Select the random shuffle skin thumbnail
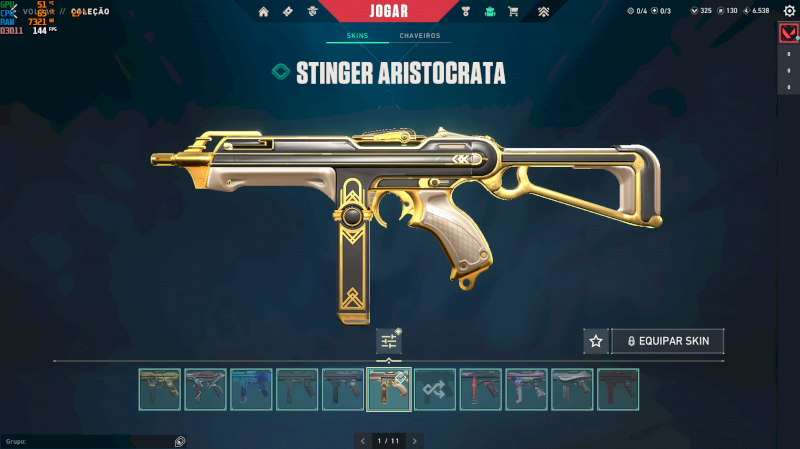 click(435, 389)
